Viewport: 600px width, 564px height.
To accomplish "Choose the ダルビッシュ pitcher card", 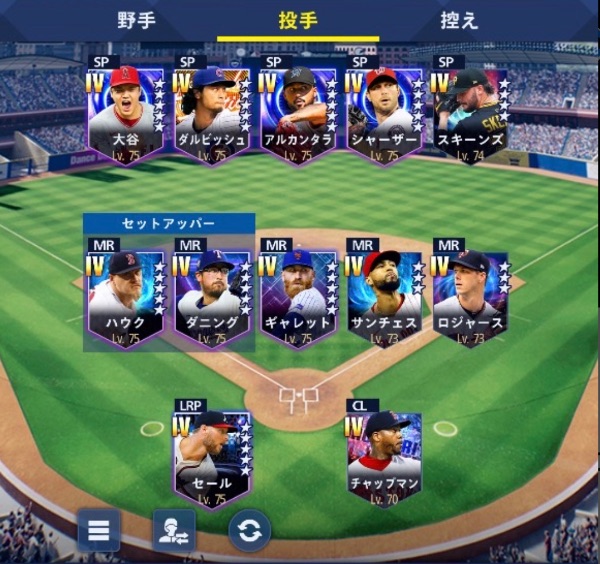I will pyautogui.click(x=211, y=112).
